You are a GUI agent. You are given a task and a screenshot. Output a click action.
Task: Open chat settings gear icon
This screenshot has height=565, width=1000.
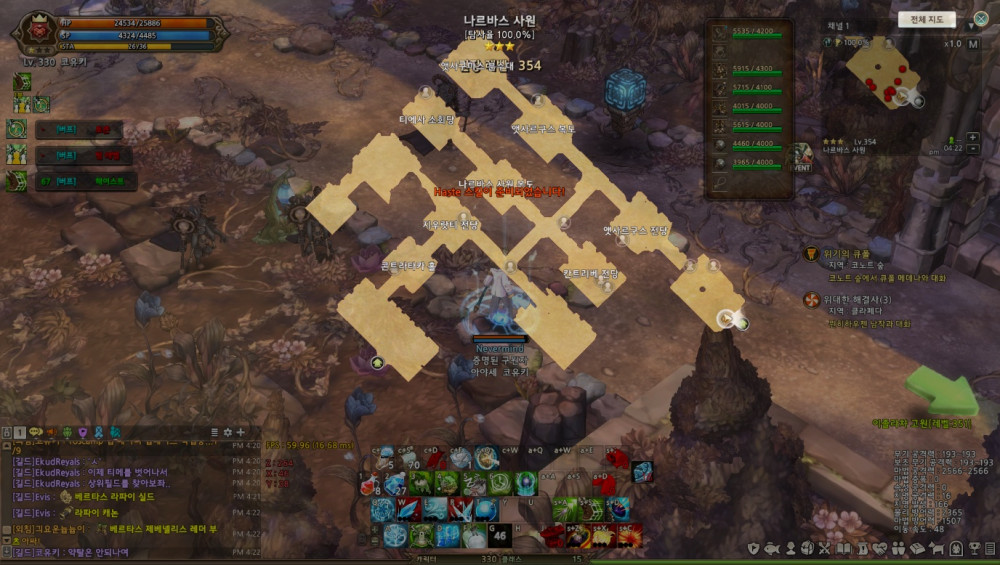[227, 432]
